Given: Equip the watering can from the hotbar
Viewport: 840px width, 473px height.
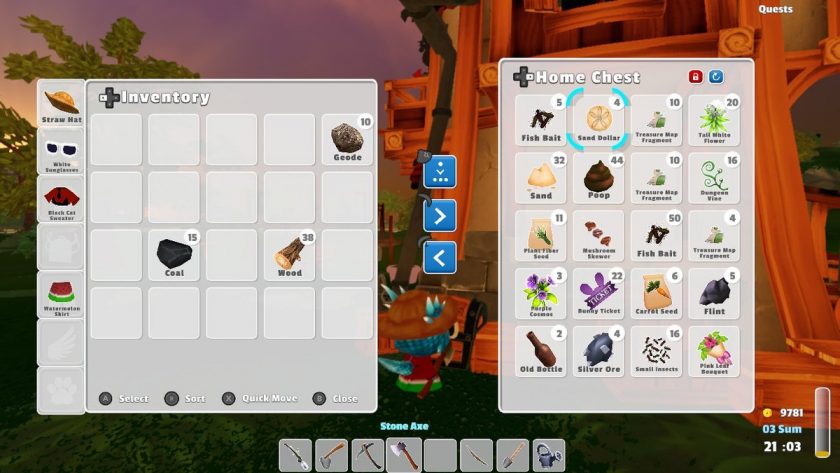Looking at the screenshot, I should (548, 455).
